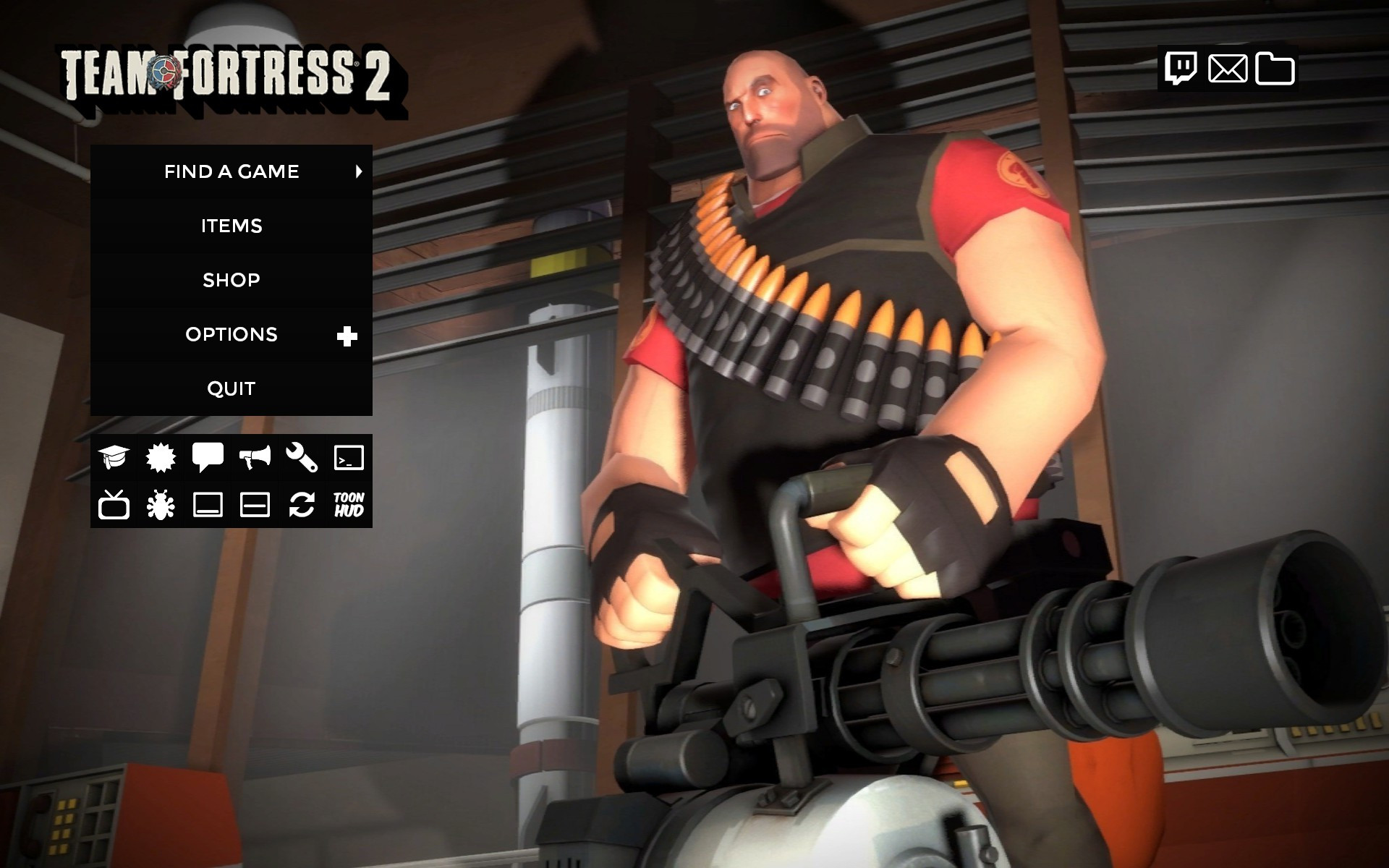Click the TV replay viewer icon
This screenshot has height=868, width=1389.
tap(115, 505)
